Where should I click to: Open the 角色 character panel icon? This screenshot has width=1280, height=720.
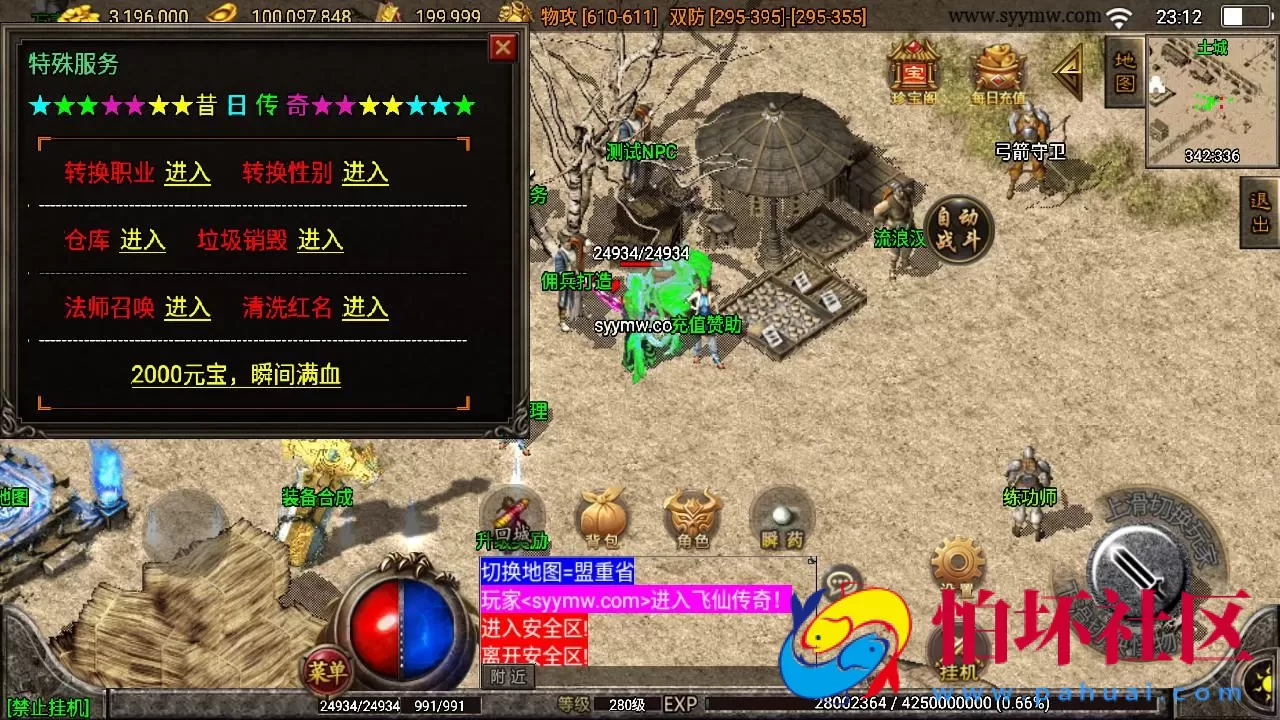coord(690,515)
